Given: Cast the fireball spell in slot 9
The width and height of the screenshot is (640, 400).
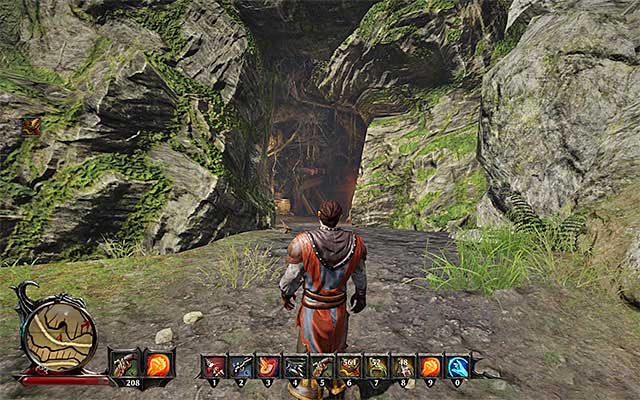Looking at the screenshot, I should click(430, 366).
